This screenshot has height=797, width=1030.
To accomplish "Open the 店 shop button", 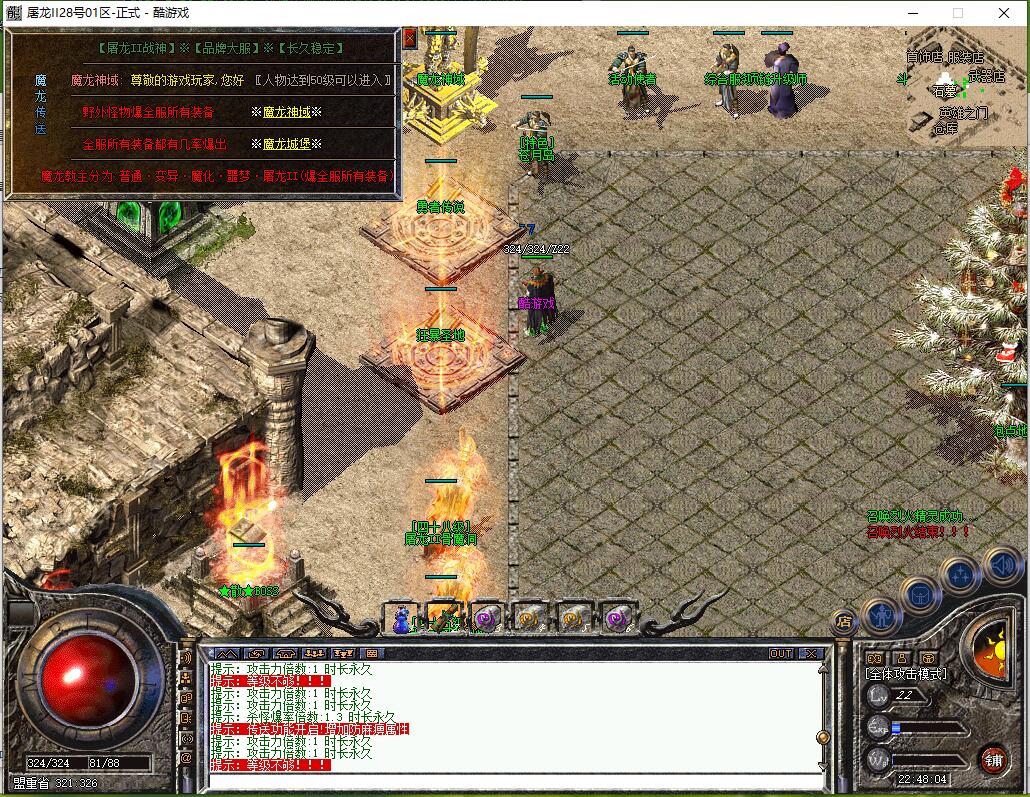I will pyautogui.click(x=842, y=621).
